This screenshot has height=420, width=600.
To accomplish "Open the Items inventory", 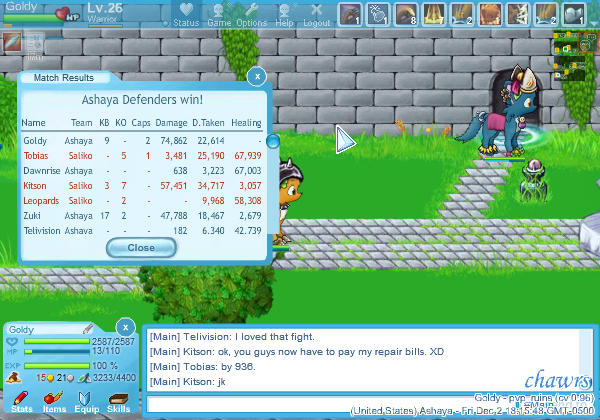I will [54, 402].
